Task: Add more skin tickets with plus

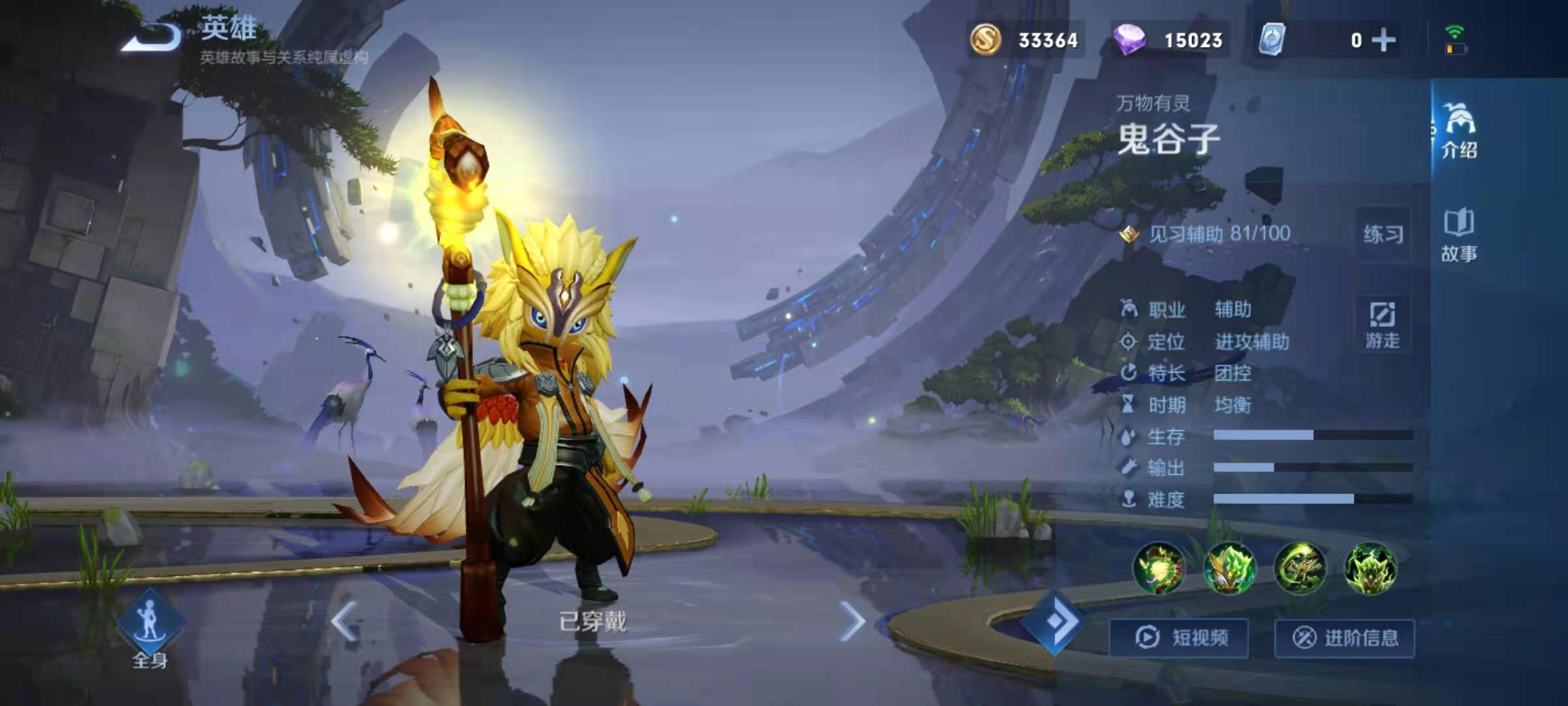Action: 1384,41
